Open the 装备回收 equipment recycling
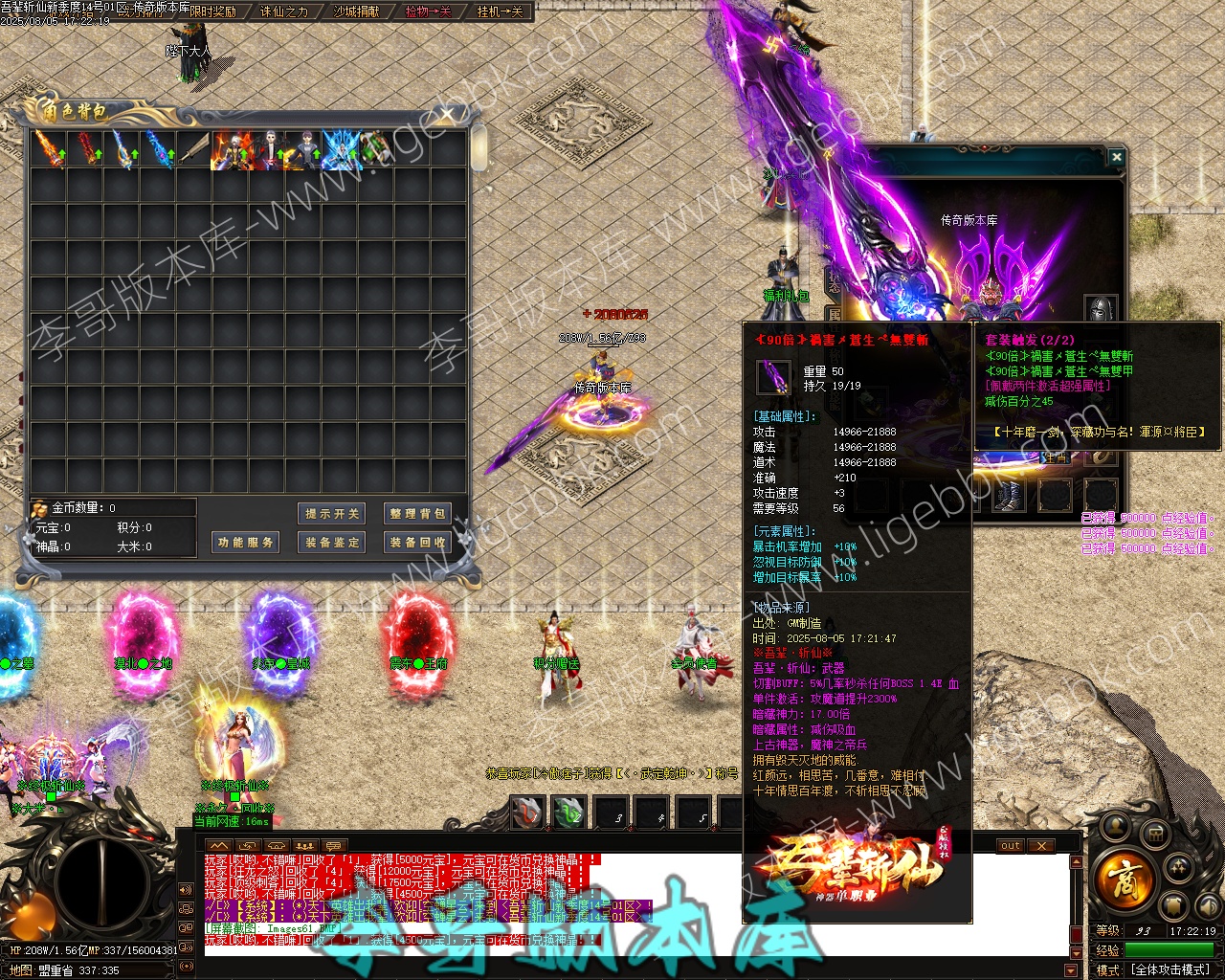The height and width of the screenshot is (980, 1225). 416,543
